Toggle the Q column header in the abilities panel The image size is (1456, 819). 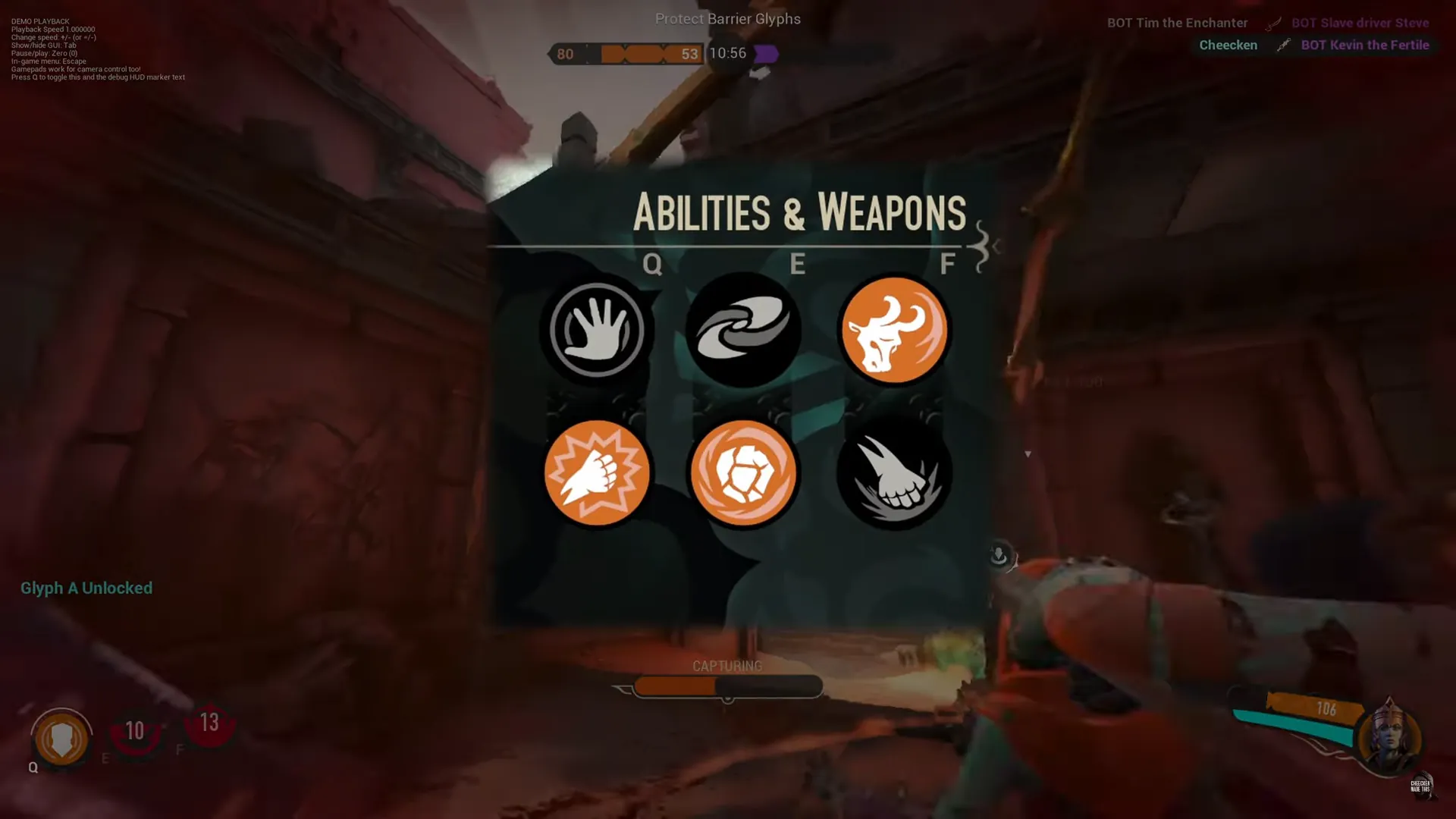651,265
